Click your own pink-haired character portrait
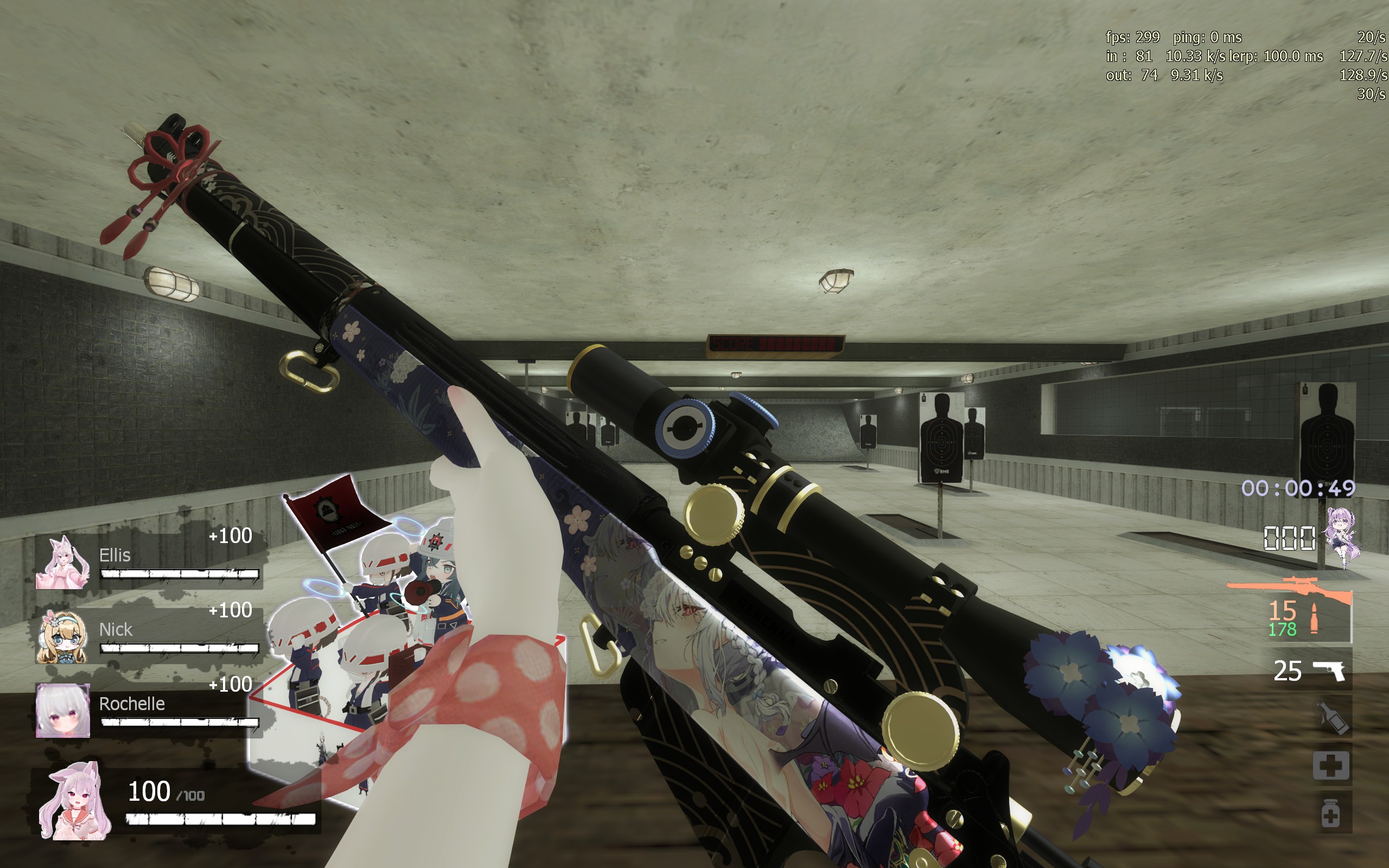 click(x=75, y=801)
